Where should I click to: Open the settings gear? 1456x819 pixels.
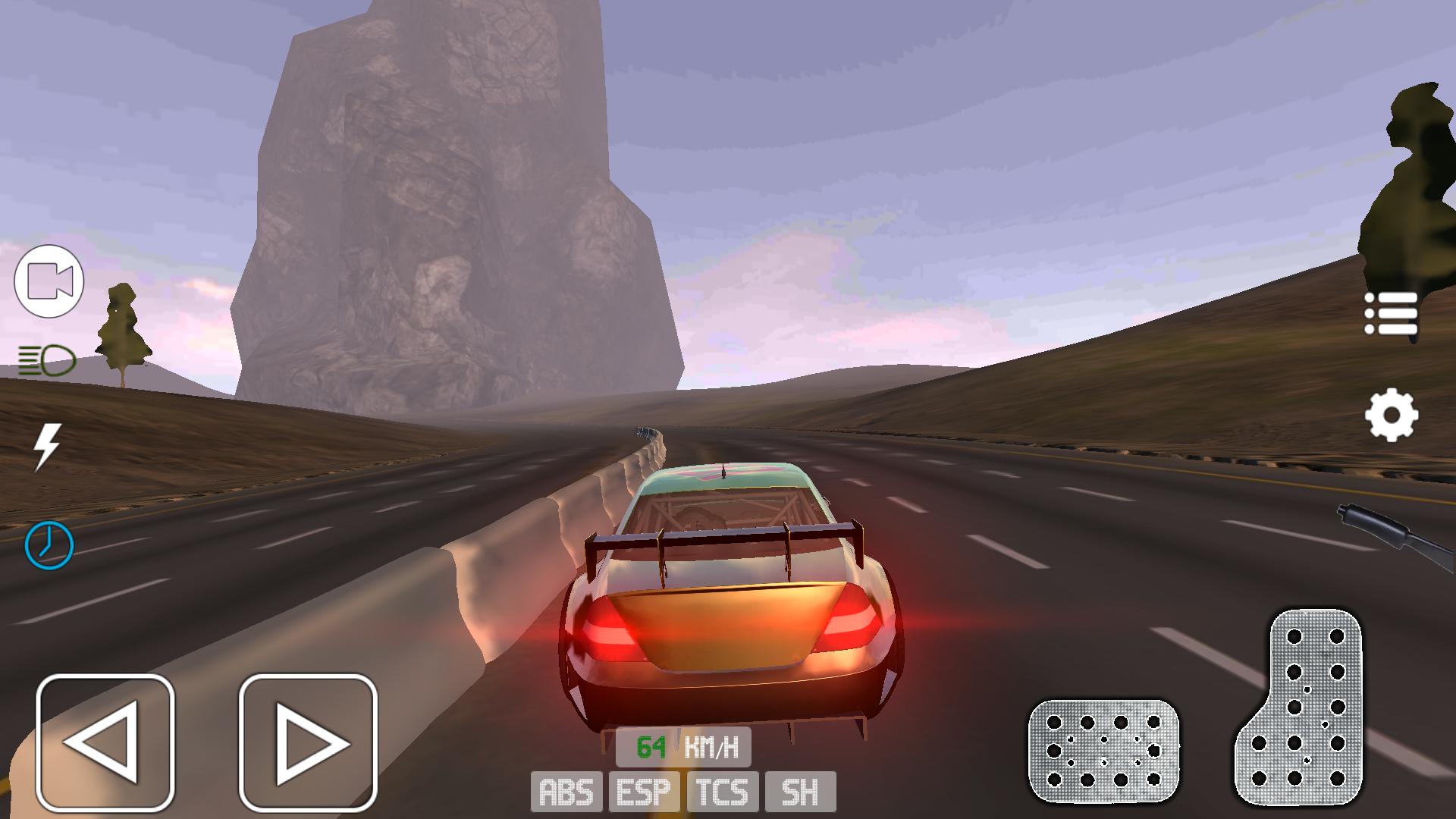[x=1391, y=415]
